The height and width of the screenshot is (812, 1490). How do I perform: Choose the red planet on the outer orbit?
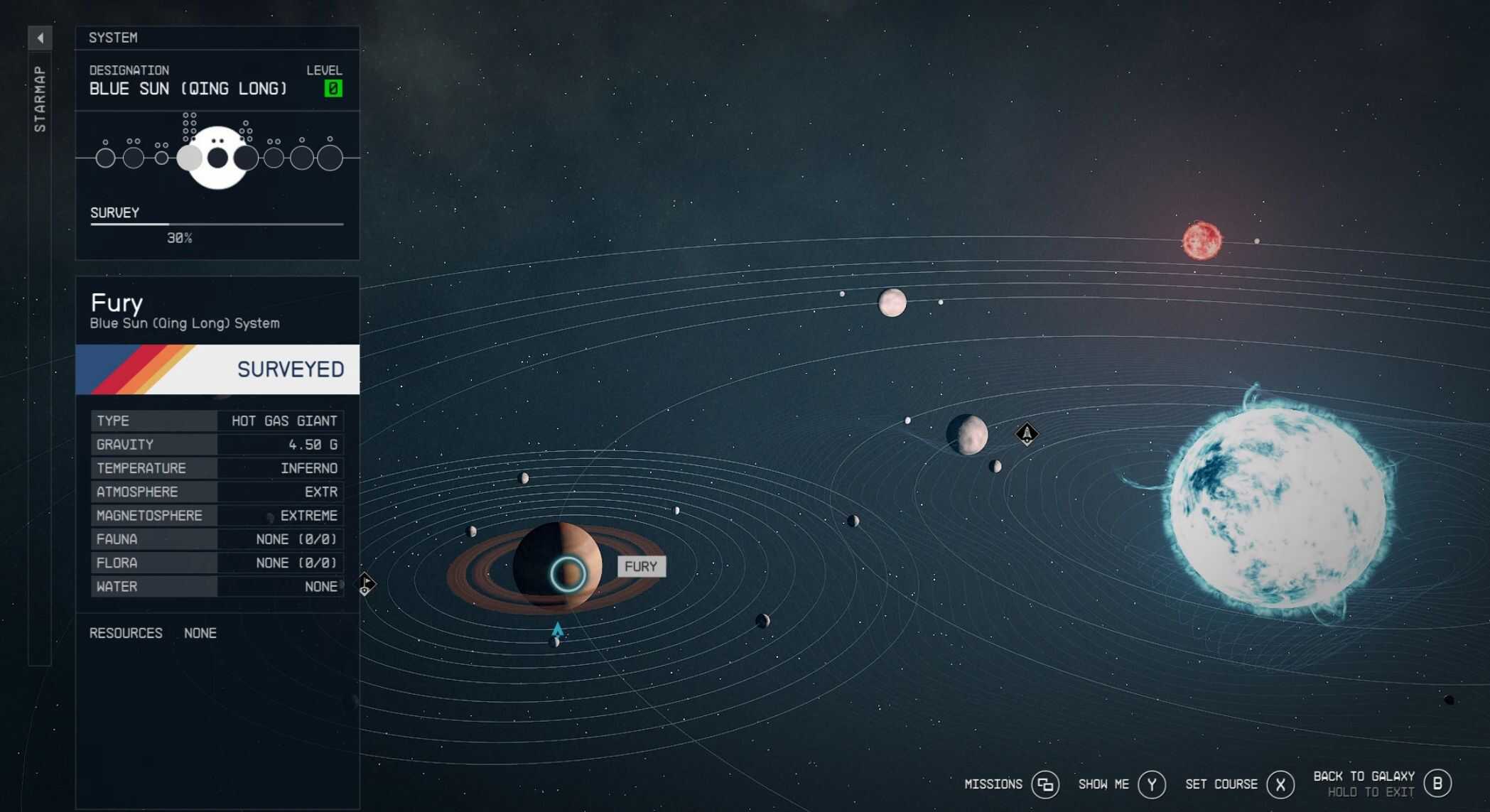pos(1202,241)
